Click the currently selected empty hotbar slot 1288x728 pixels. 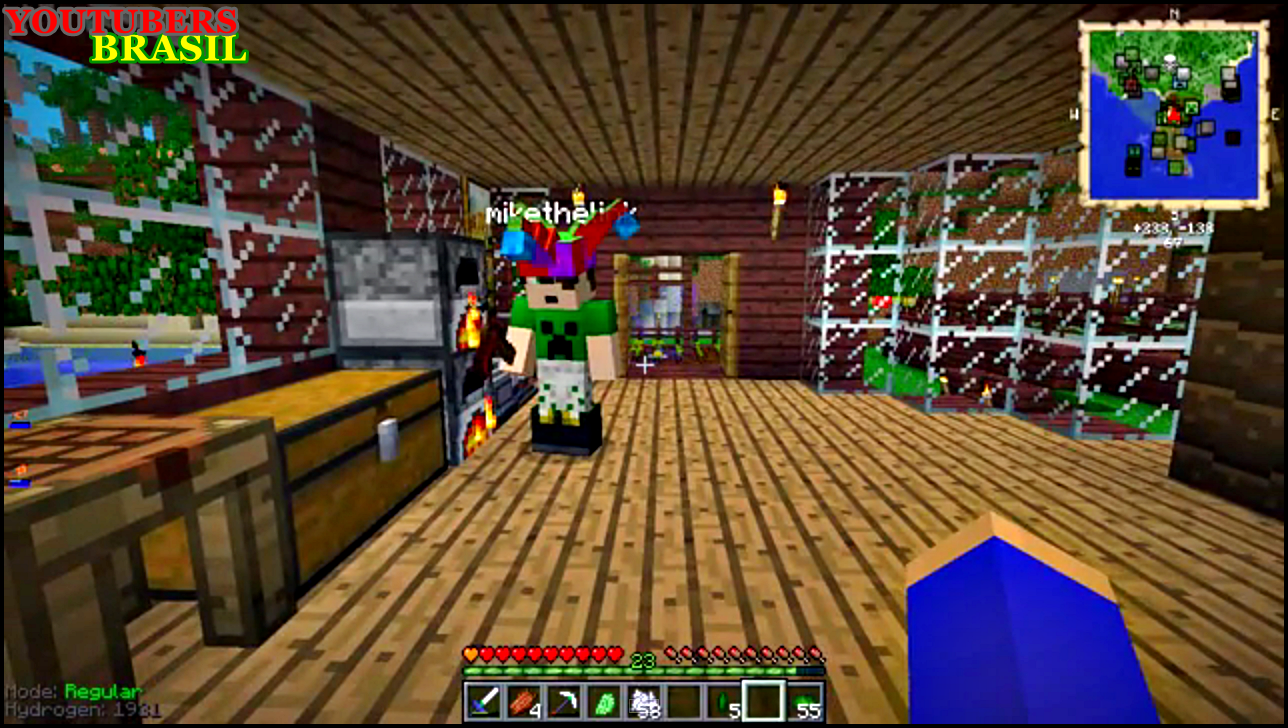762,700
